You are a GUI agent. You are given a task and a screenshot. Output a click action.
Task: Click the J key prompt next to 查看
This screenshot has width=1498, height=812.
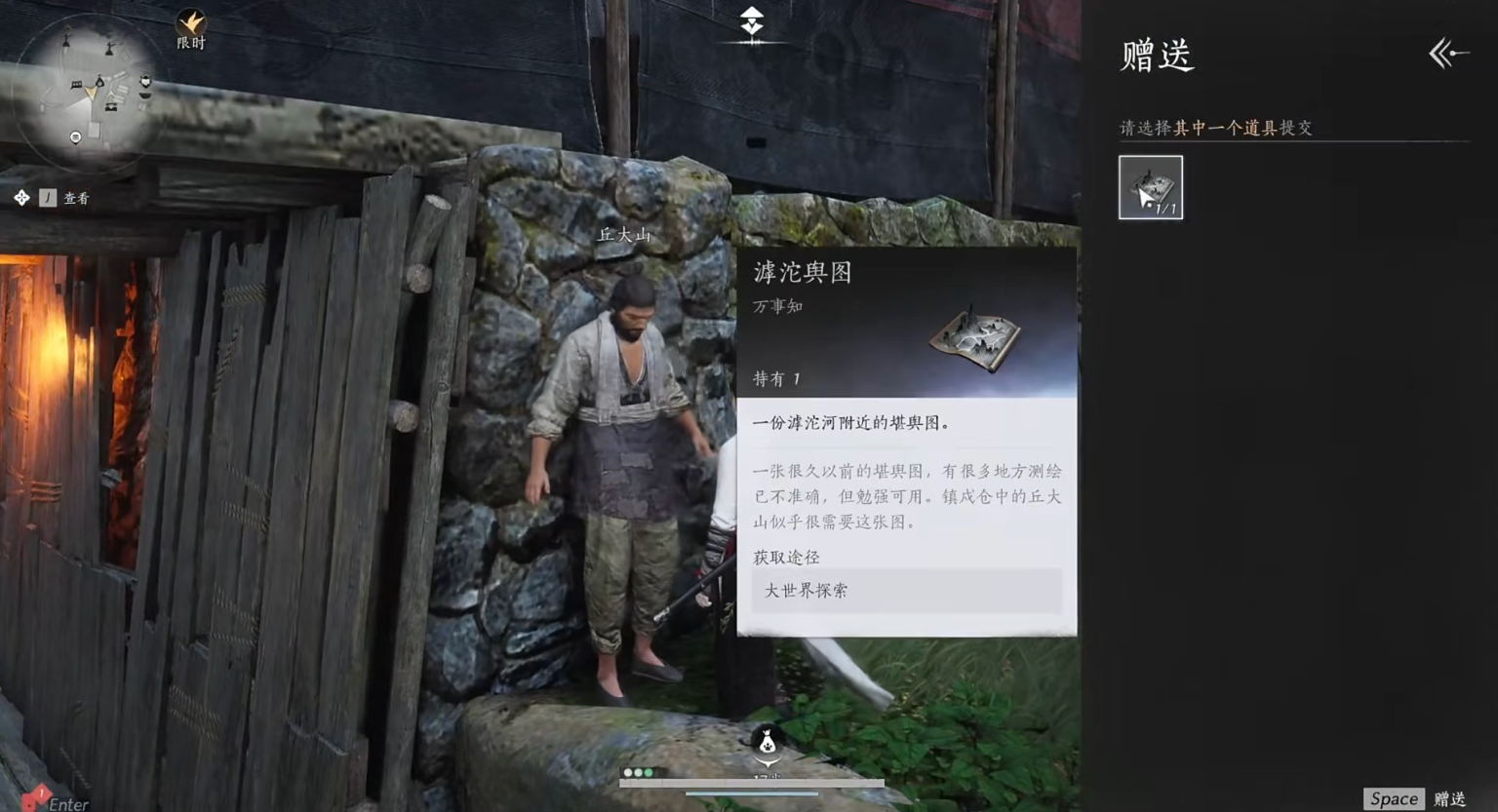click(47, 197)
